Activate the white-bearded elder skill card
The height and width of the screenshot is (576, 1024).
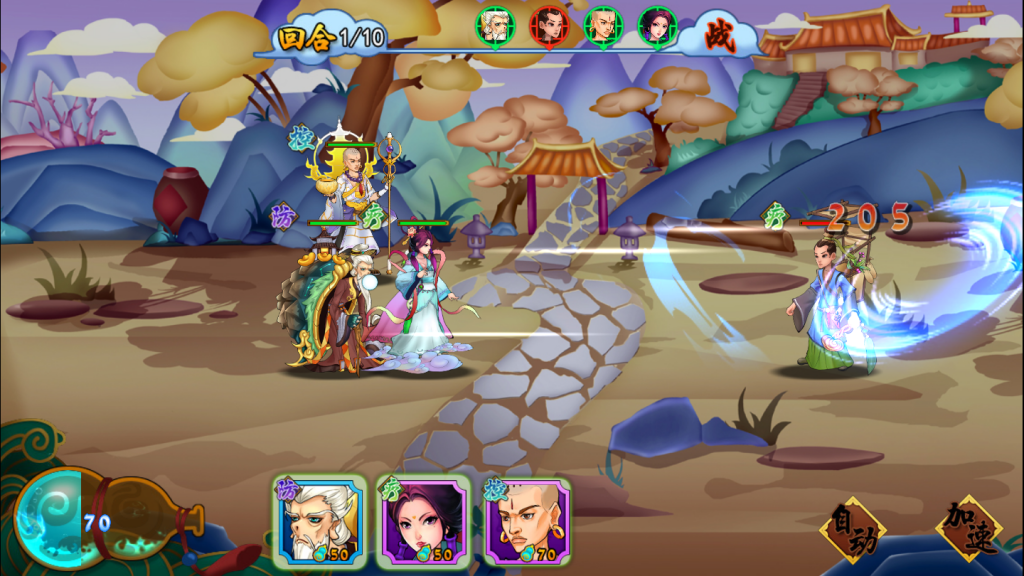coord(319,521)
